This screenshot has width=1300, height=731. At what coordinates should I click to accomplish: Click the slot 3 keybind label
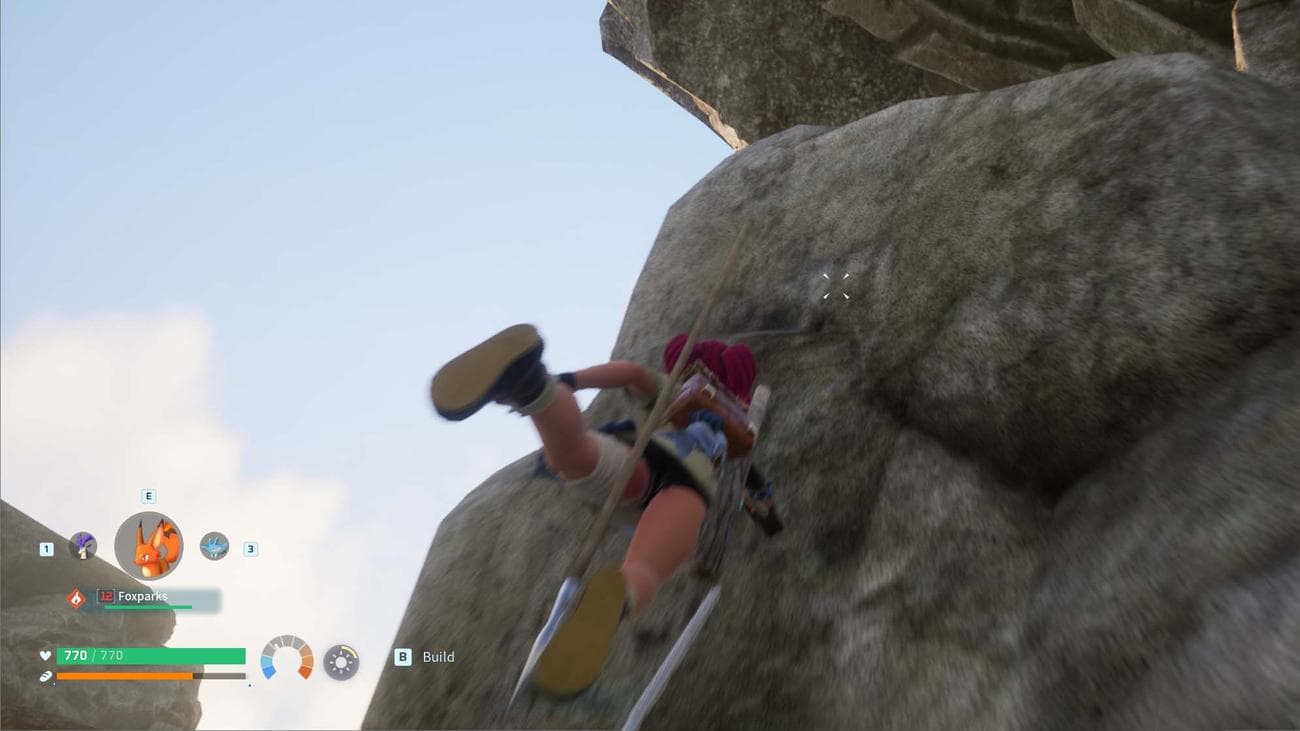tap(249, 548)
